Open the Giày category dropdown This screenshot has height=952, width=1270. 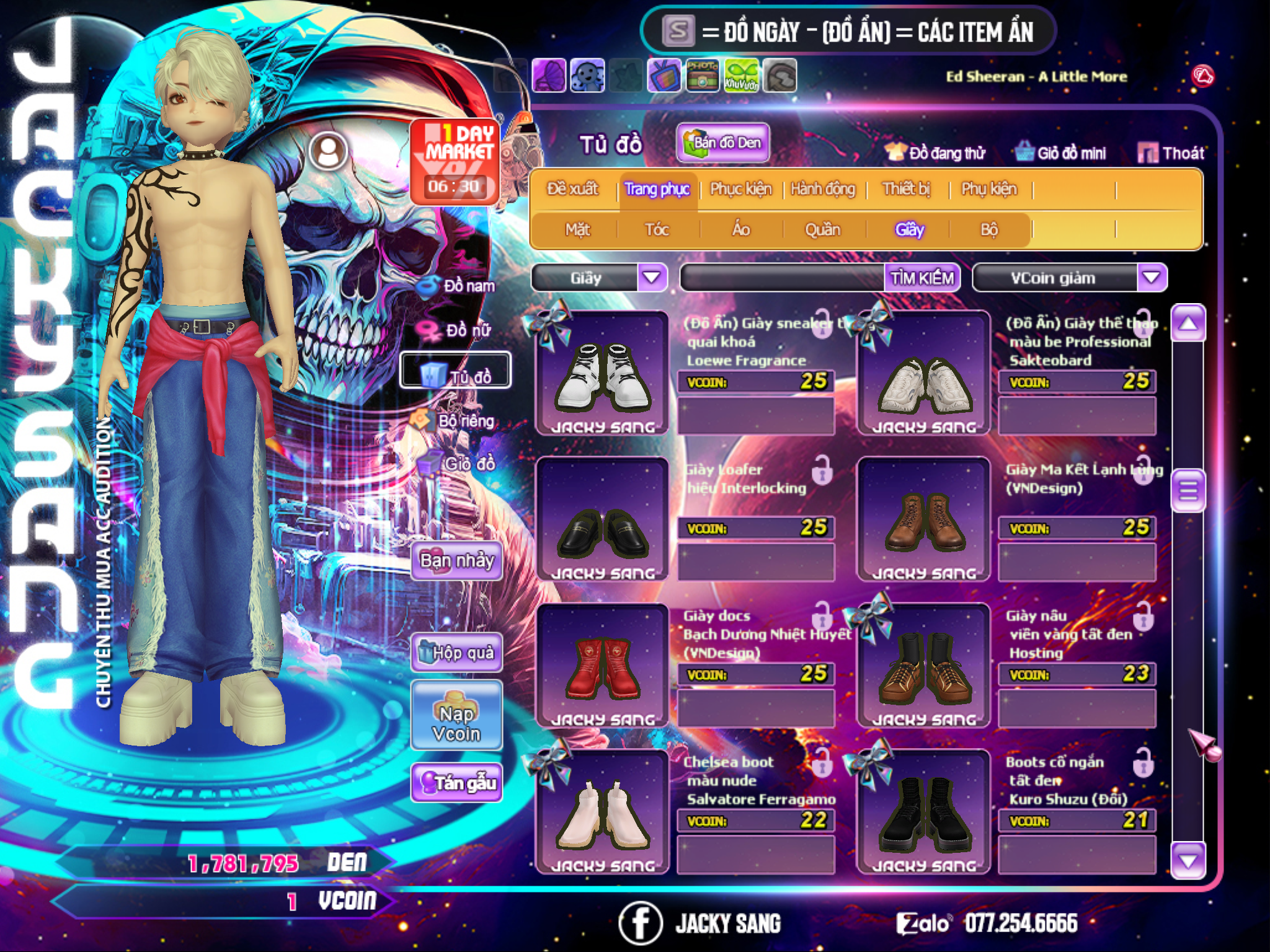(652, 278)
